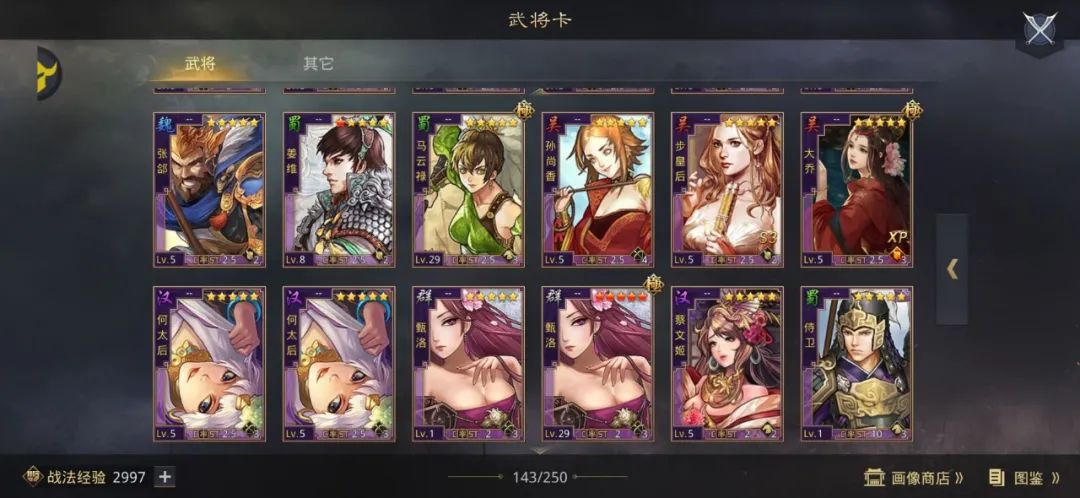Open the 步皇后 card
Screen dimensions: 1080x498
[x=727, y=190]
